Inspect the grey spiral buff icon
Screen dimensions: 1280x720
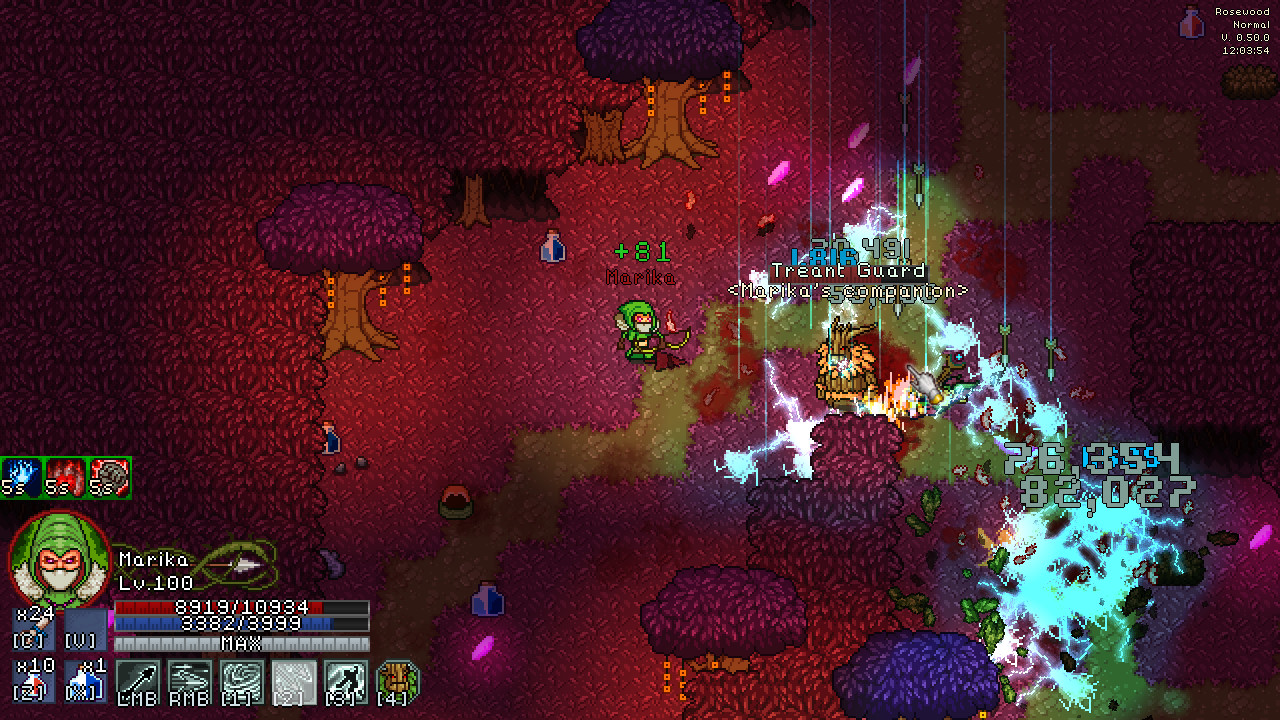[x=109, y=478]
